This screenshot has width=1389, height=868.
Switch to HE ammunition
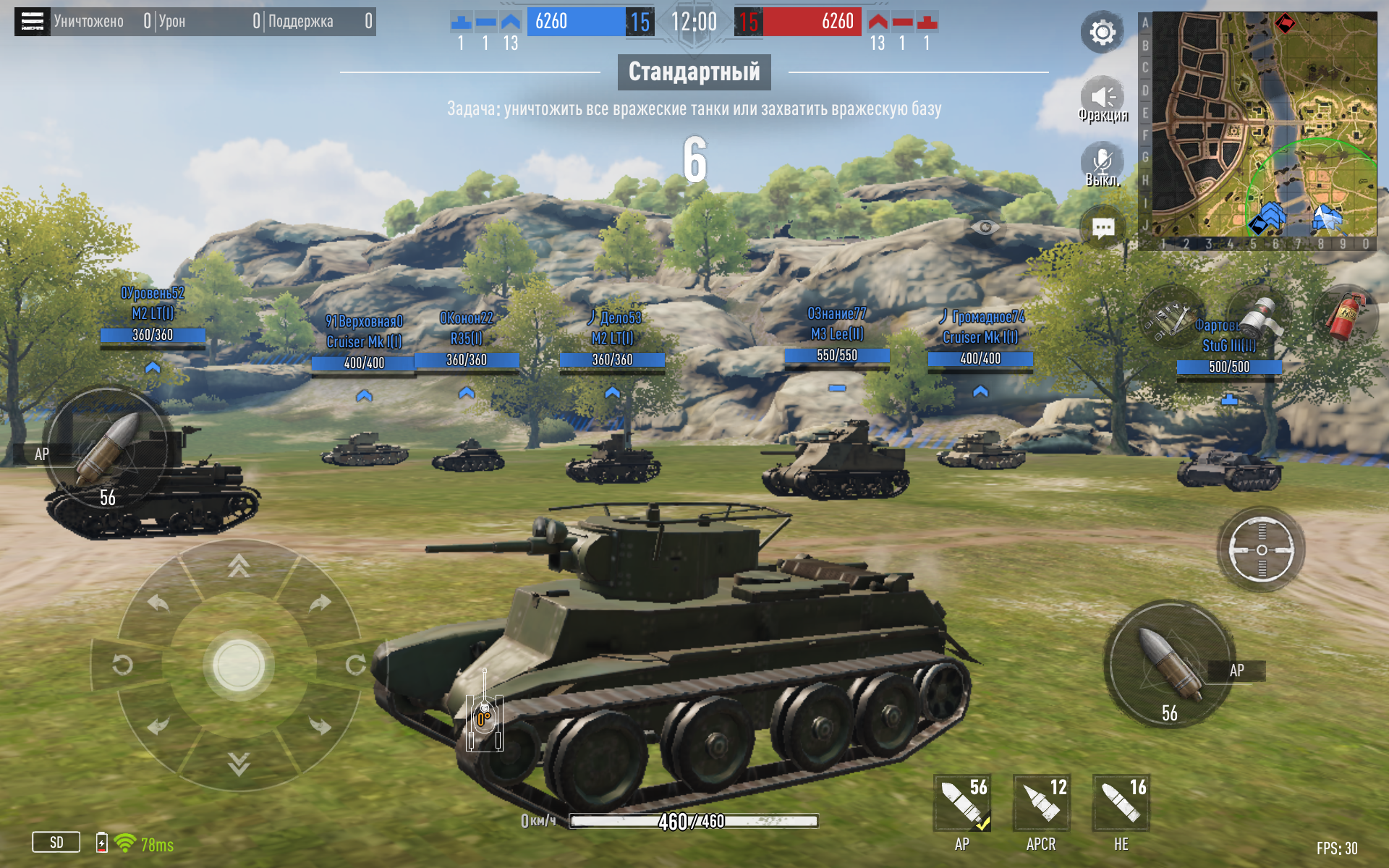1121,804
